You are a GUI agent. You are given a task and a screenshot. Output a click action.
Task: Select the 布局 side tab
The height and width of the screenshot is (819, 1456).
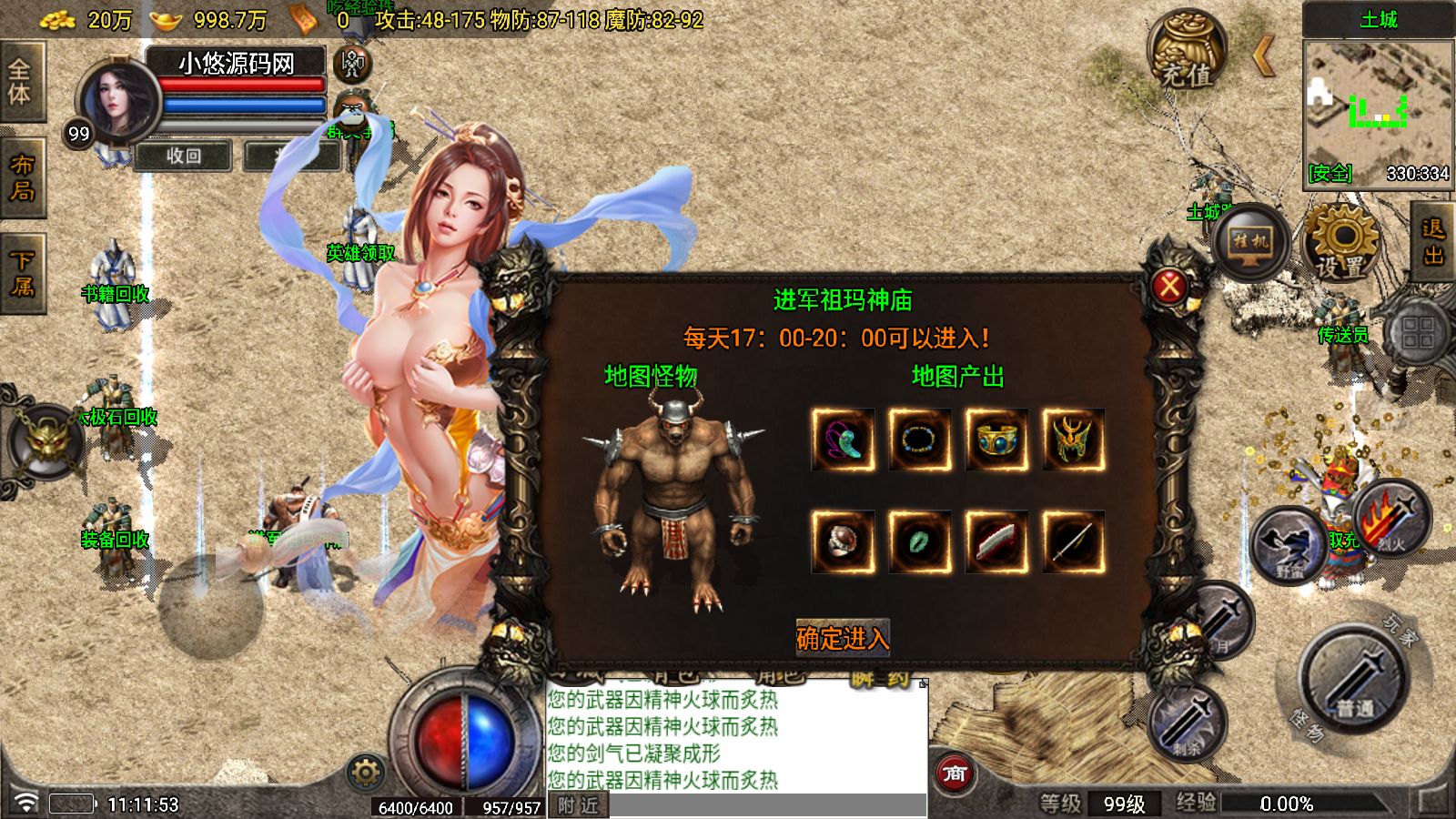[x=21, y=177]
